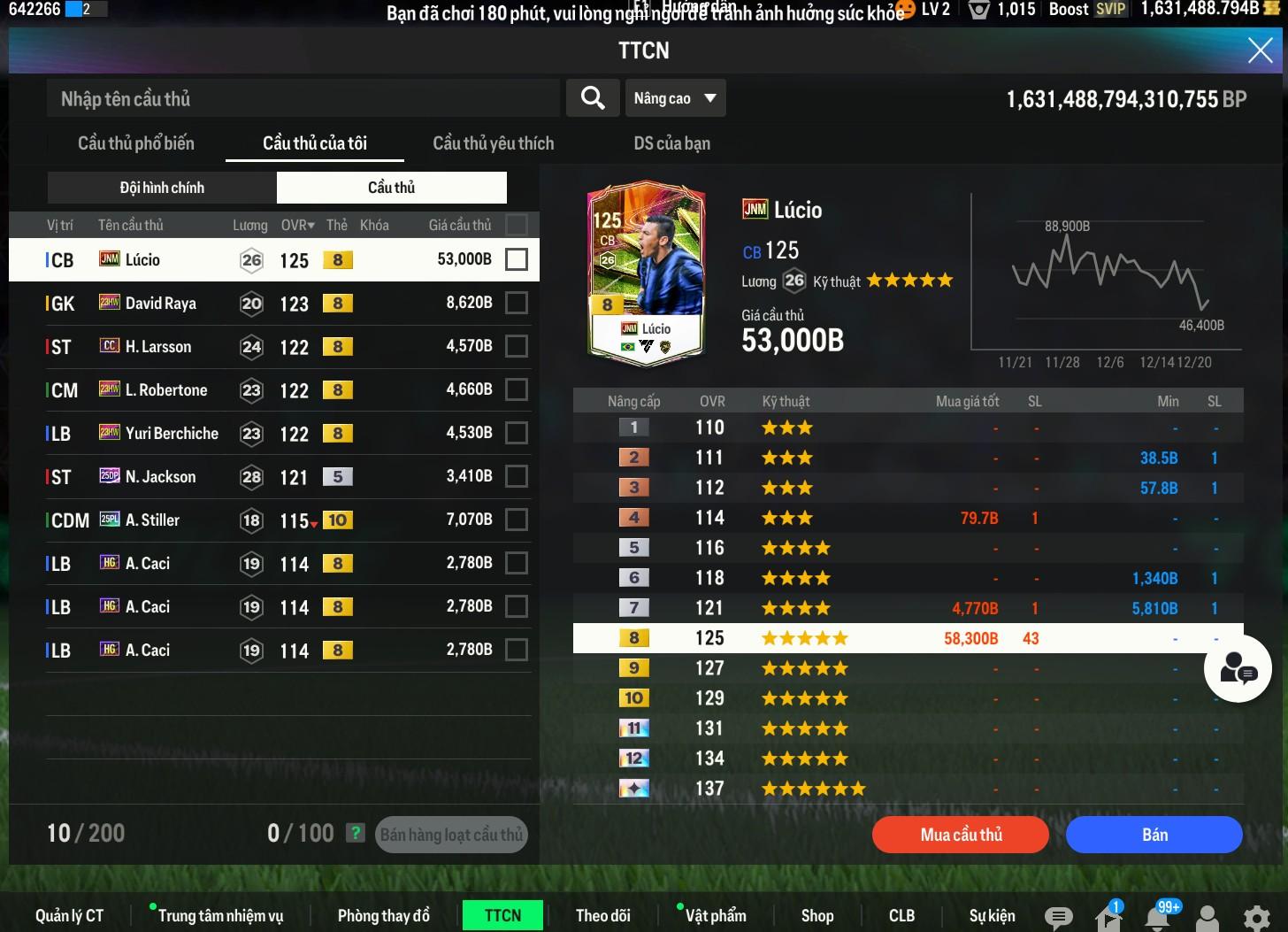This screenshot has height=932, width=1288.
Task: Switch to Cầu thủ phổ biến tab
Action: [x=136, y=143]
